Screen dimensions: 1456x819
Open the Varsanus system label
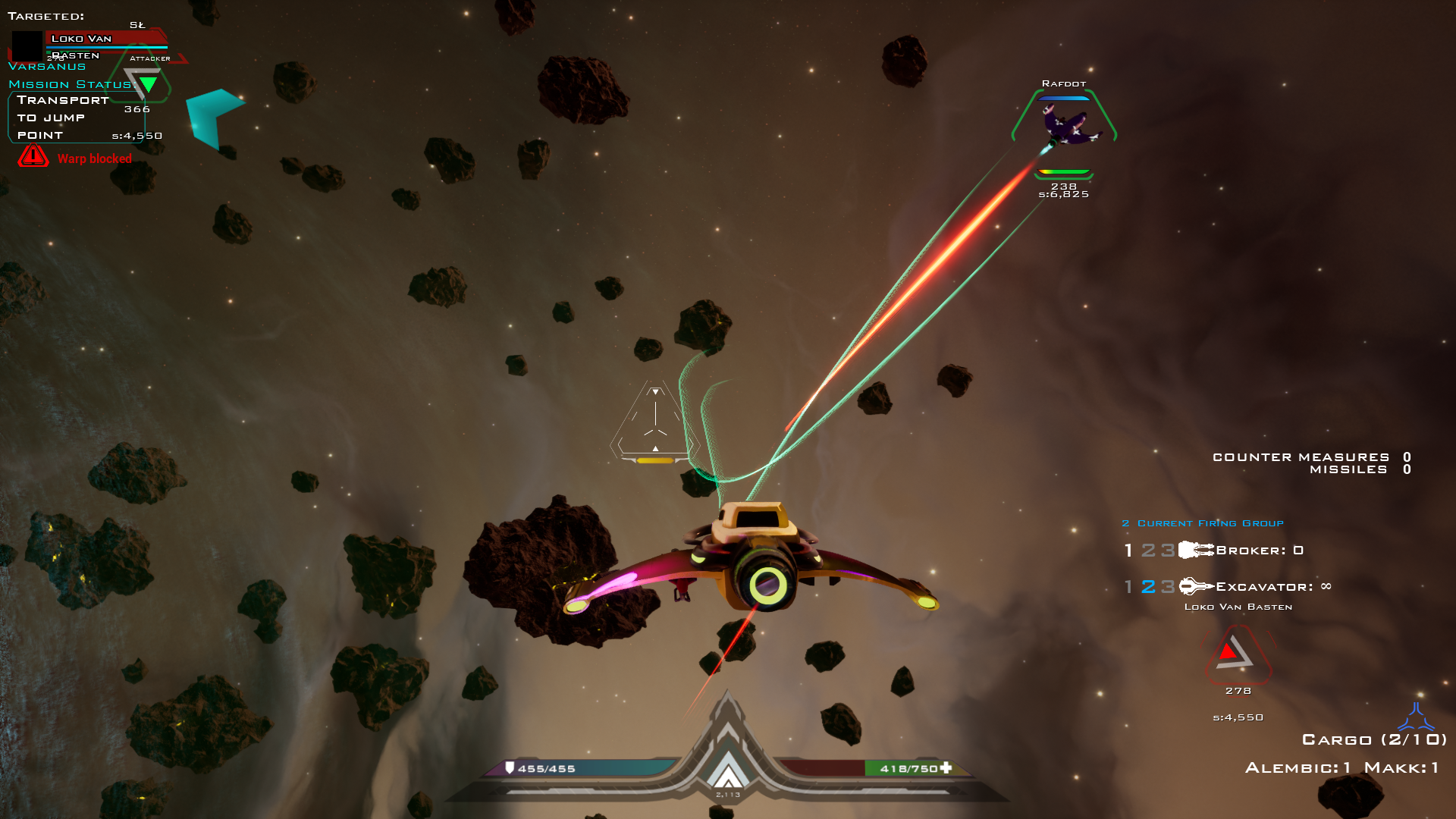pos(47,66)
